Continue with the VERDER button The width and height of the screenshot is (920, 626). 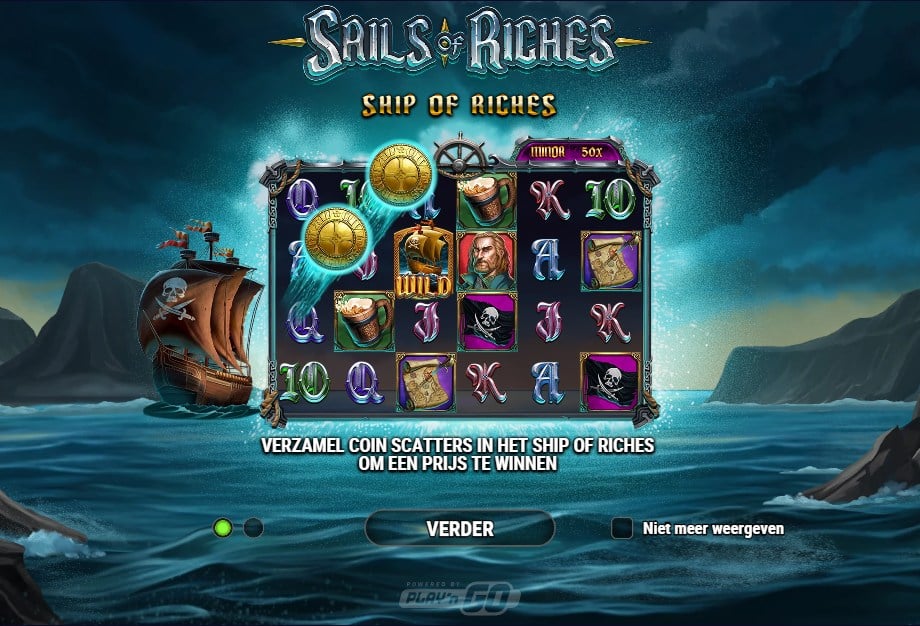459,528
